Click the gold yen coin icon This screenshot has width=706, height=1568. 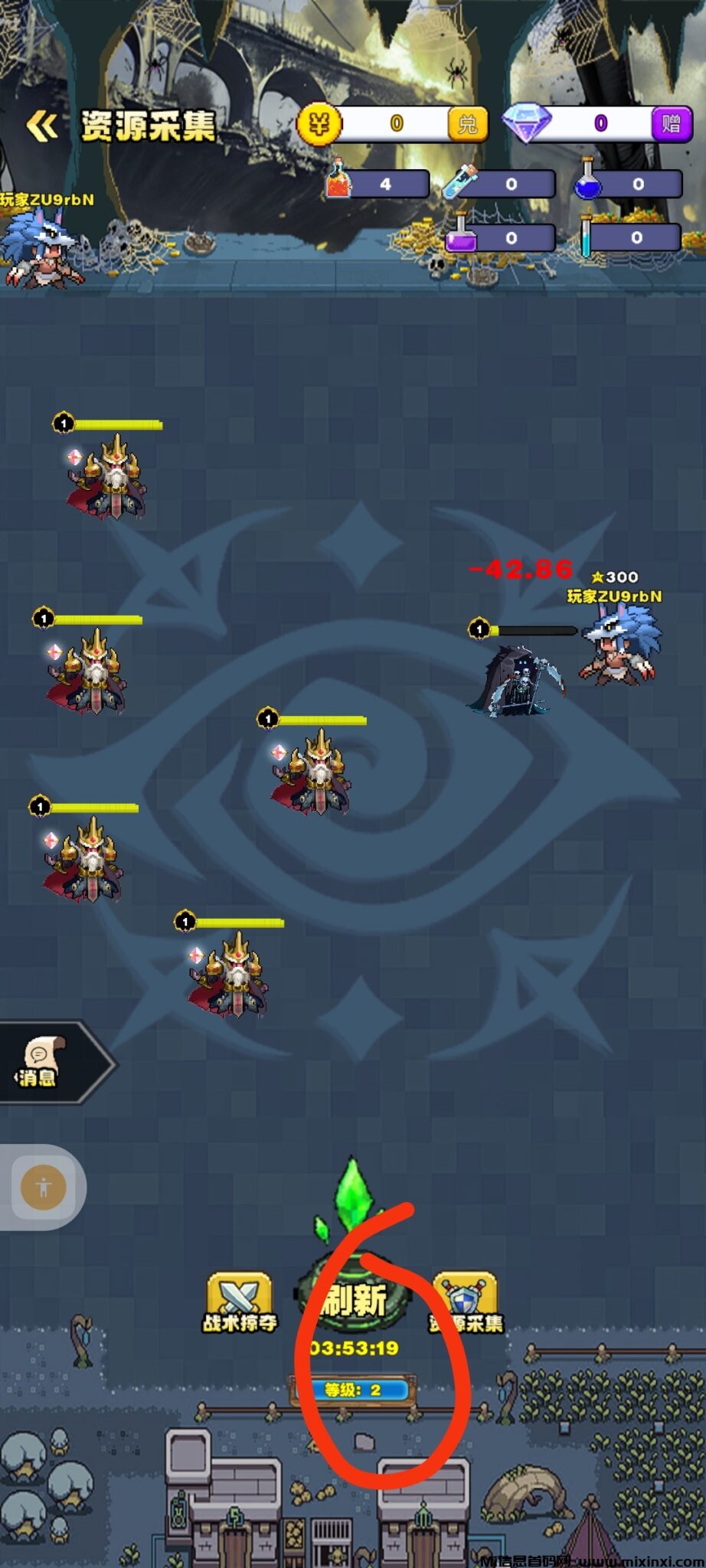(x=319, y=123)
